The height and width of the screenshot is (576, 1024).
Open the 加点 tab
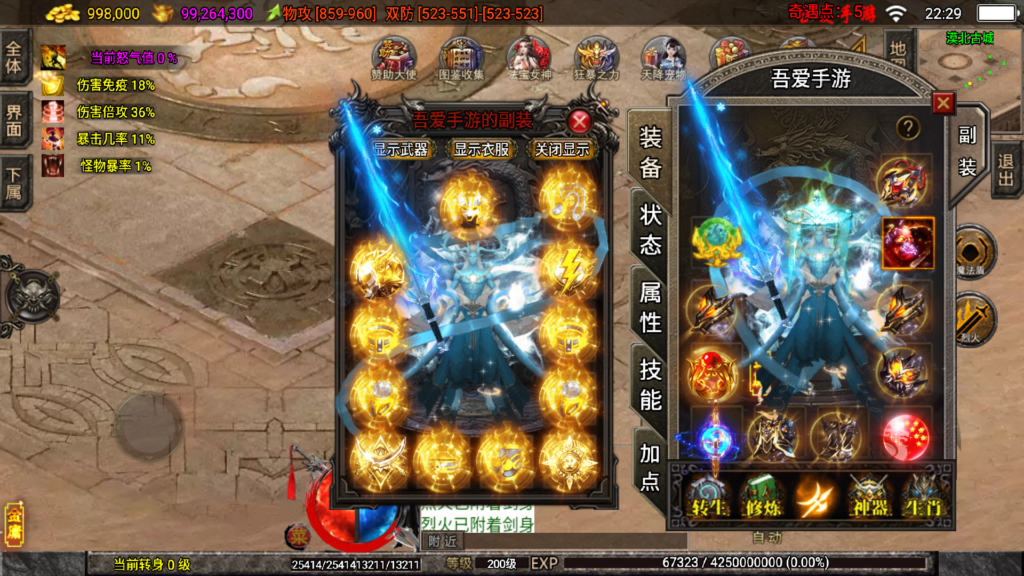650,467
